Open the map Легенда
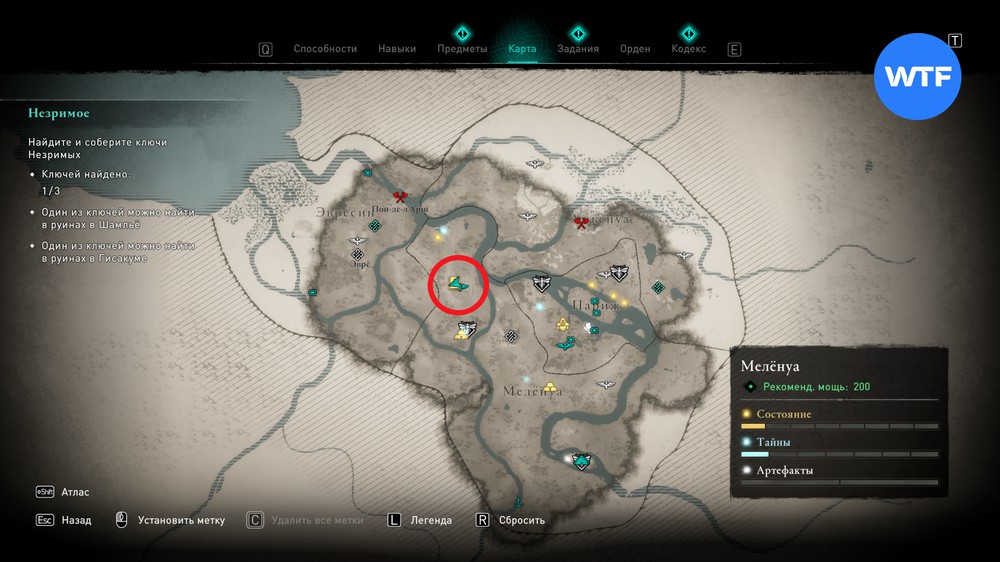 [432, 520]
